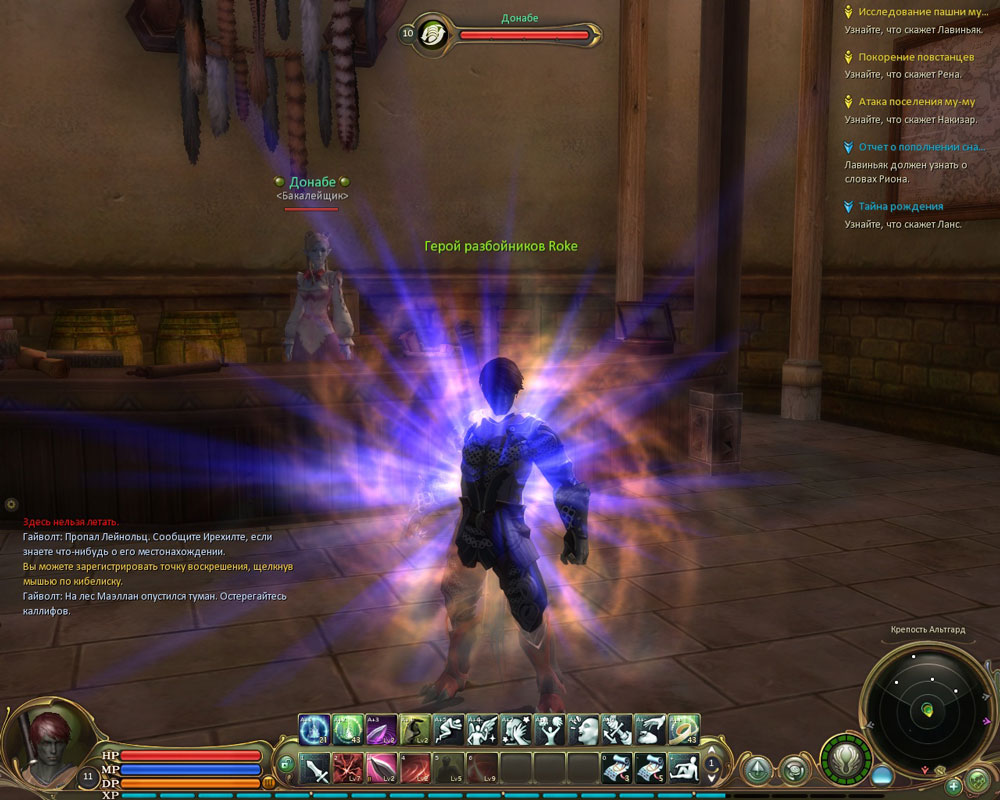Select the quest 'Атака поселения му-му'
The image size is (1000, 800).
[x=916, y=102]
